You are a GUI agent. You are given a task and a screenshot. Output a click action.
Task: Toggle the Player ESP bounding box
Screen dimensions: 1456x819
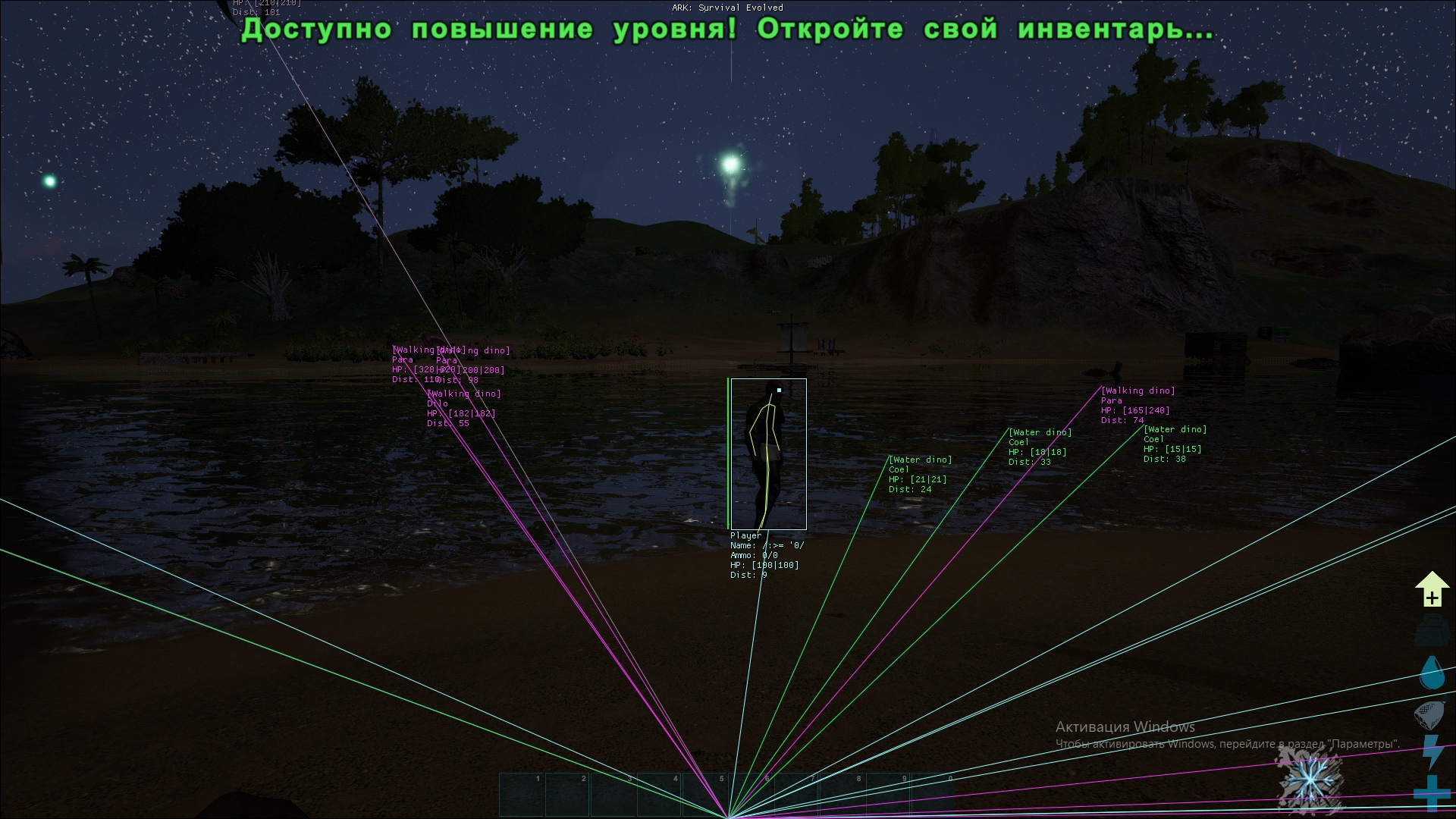(x=768, y=453)
